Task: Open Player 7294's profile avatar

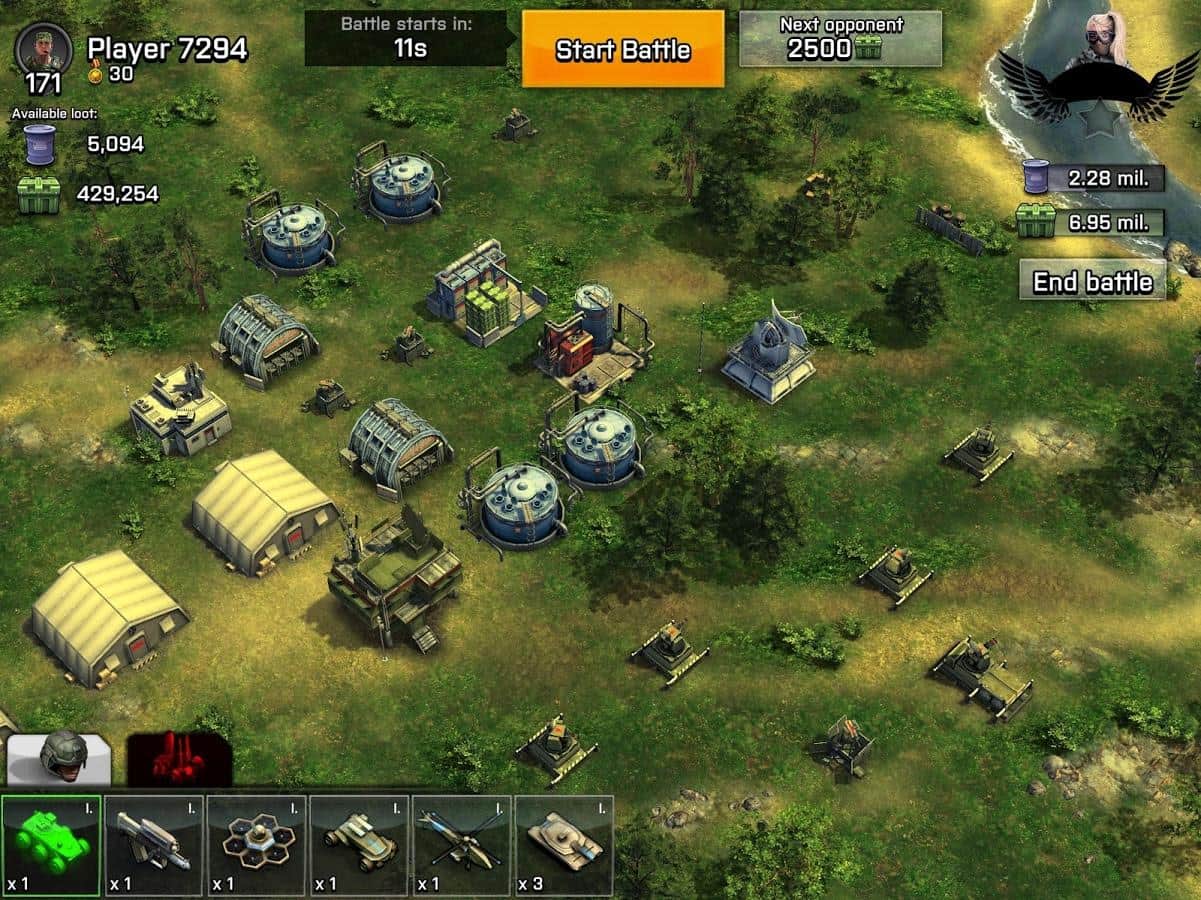Action: [44, 50]
